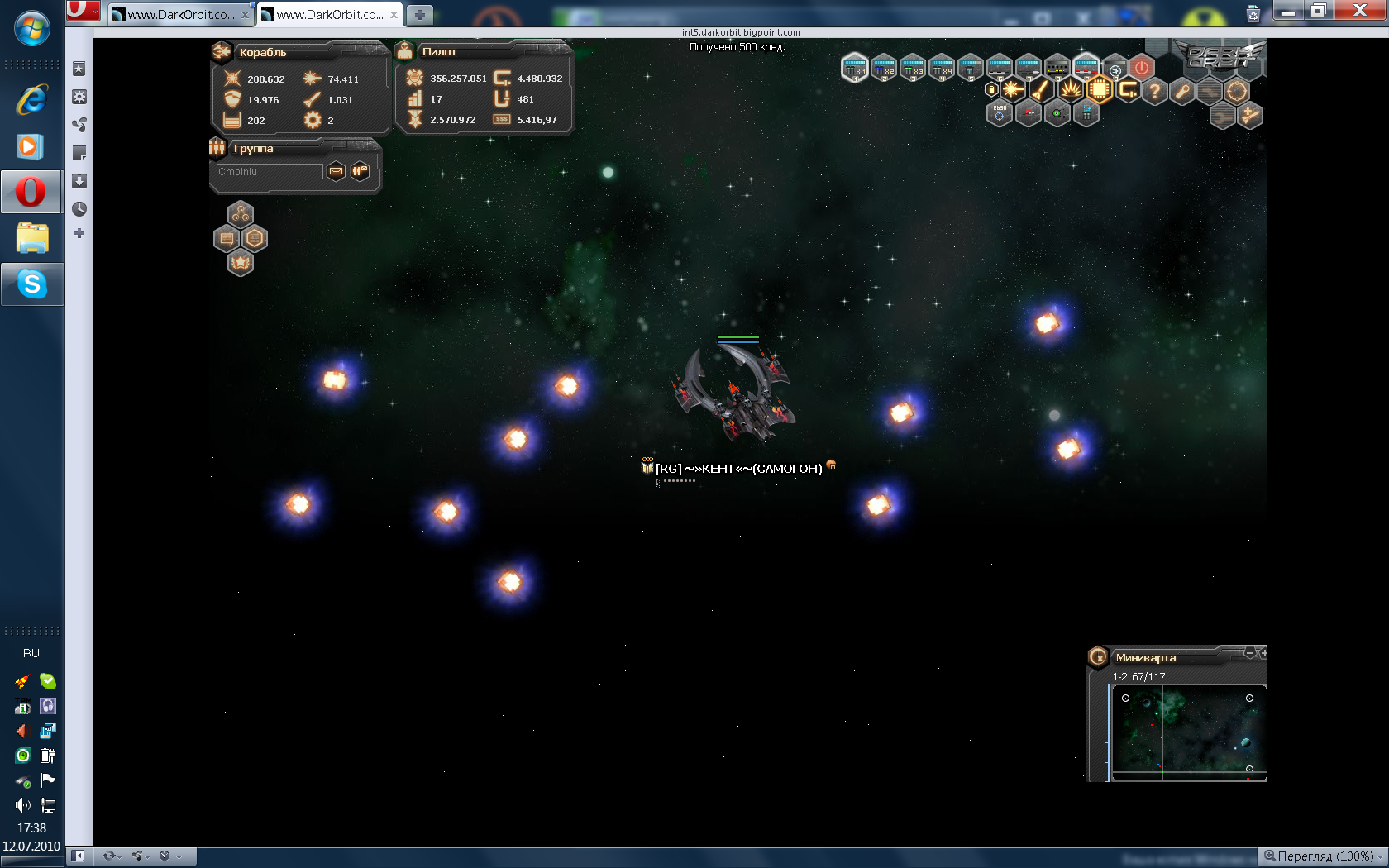The height and width of the screenshot is (868, 1389).
Task: Zoom in the minimap with plus button
Action: (1263, 653)
